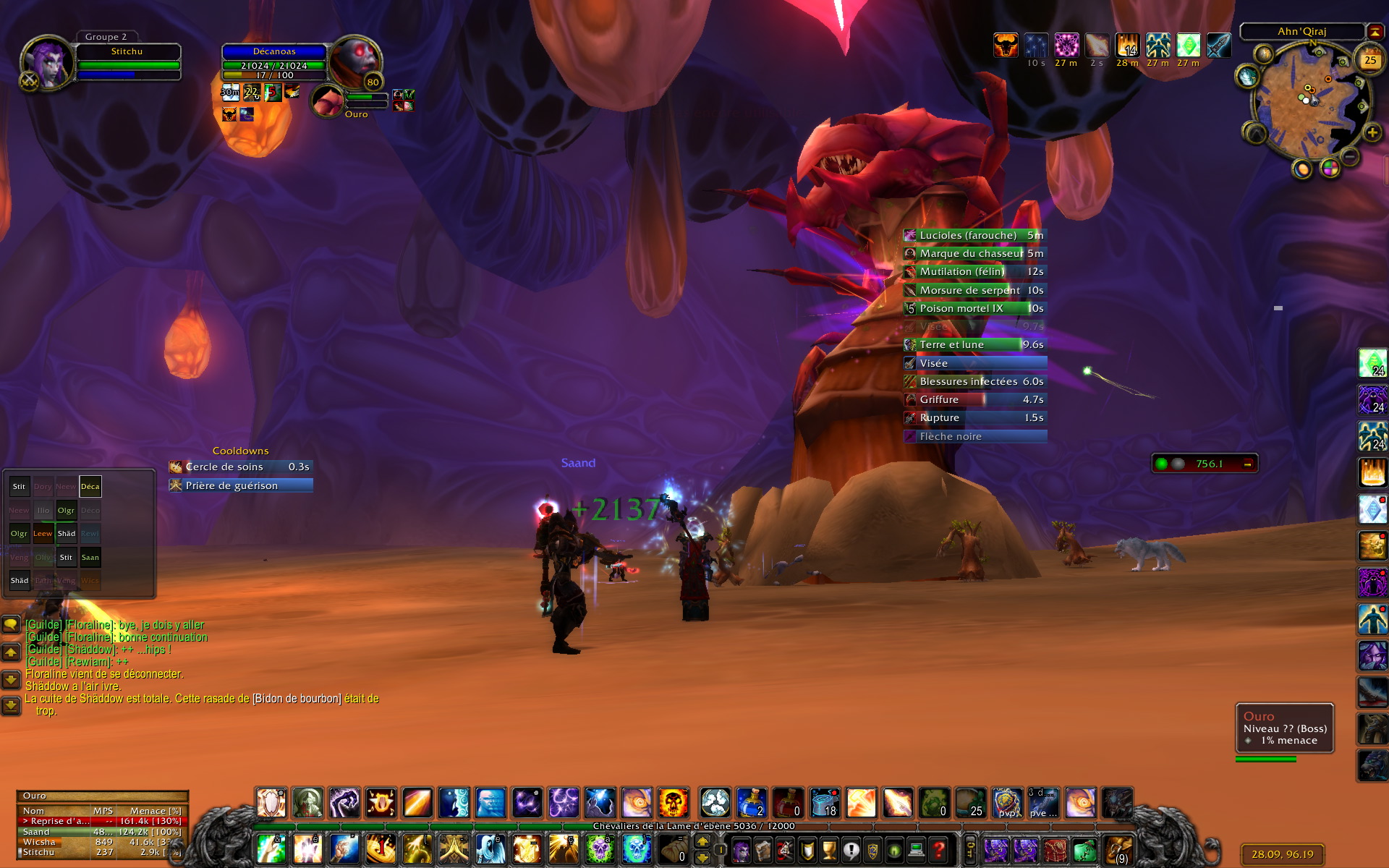Use the hooded blue angel ability
1389x868 pixels.
click(490, 849)
